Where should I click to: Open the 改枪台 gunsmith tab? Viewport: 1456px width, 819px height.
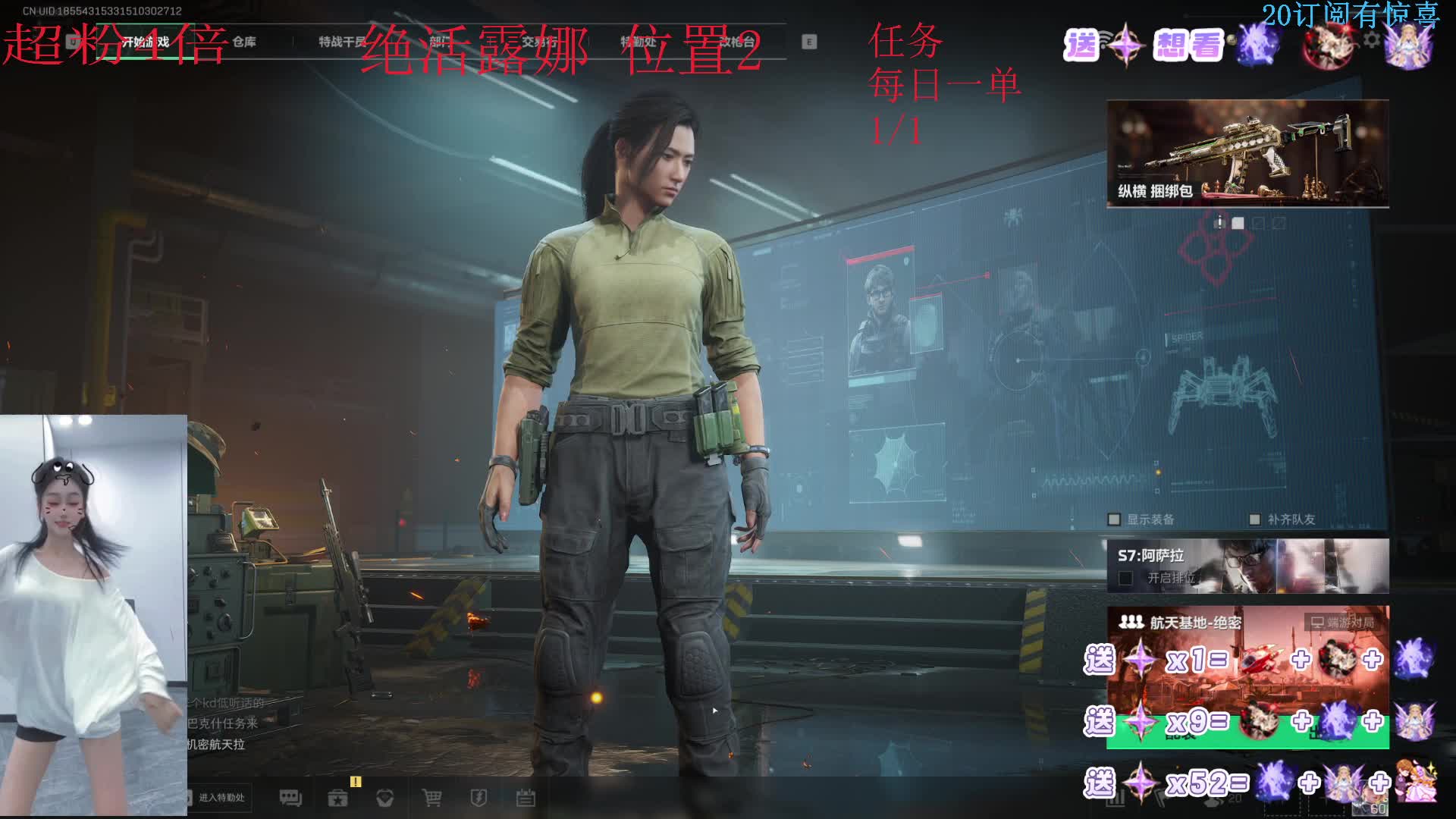coord(737,42)
